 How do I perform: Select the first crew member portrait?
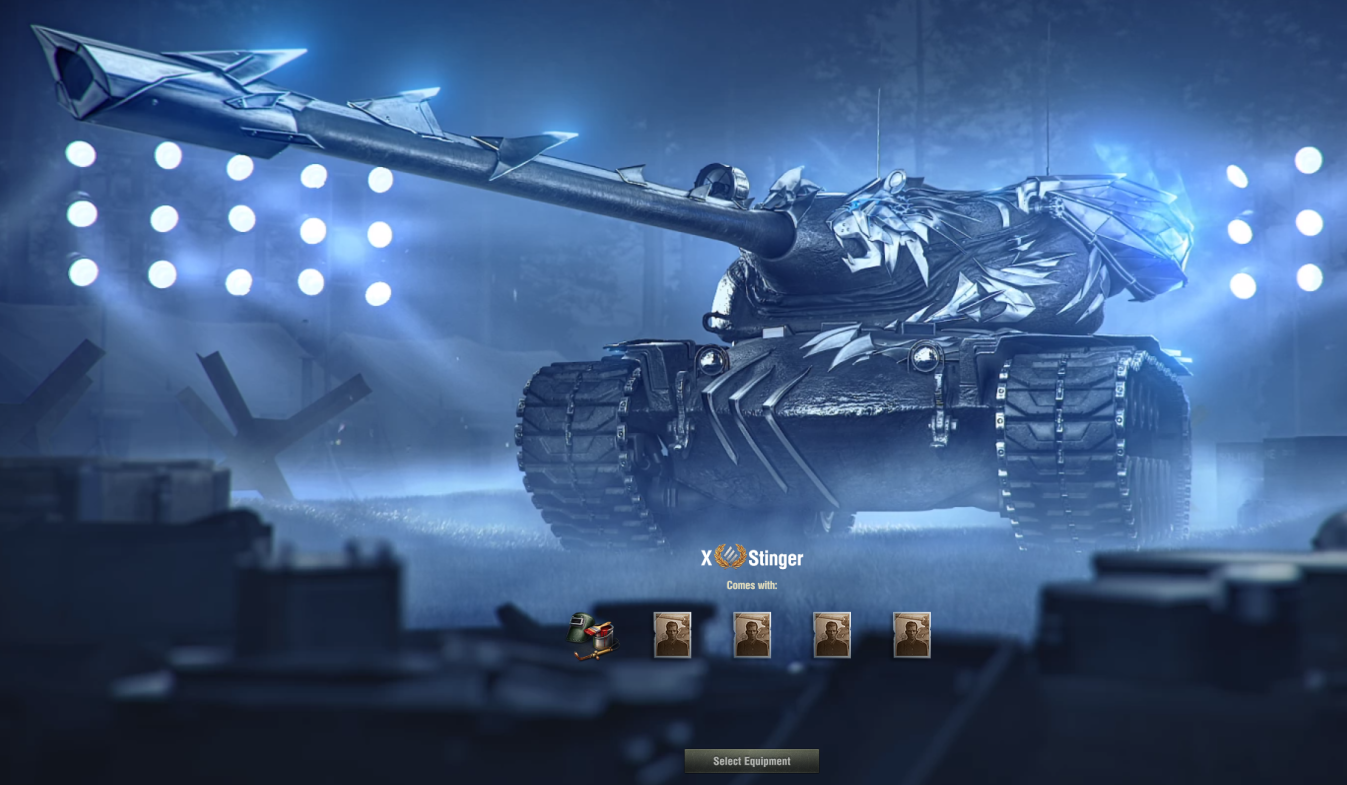[671, 634]
